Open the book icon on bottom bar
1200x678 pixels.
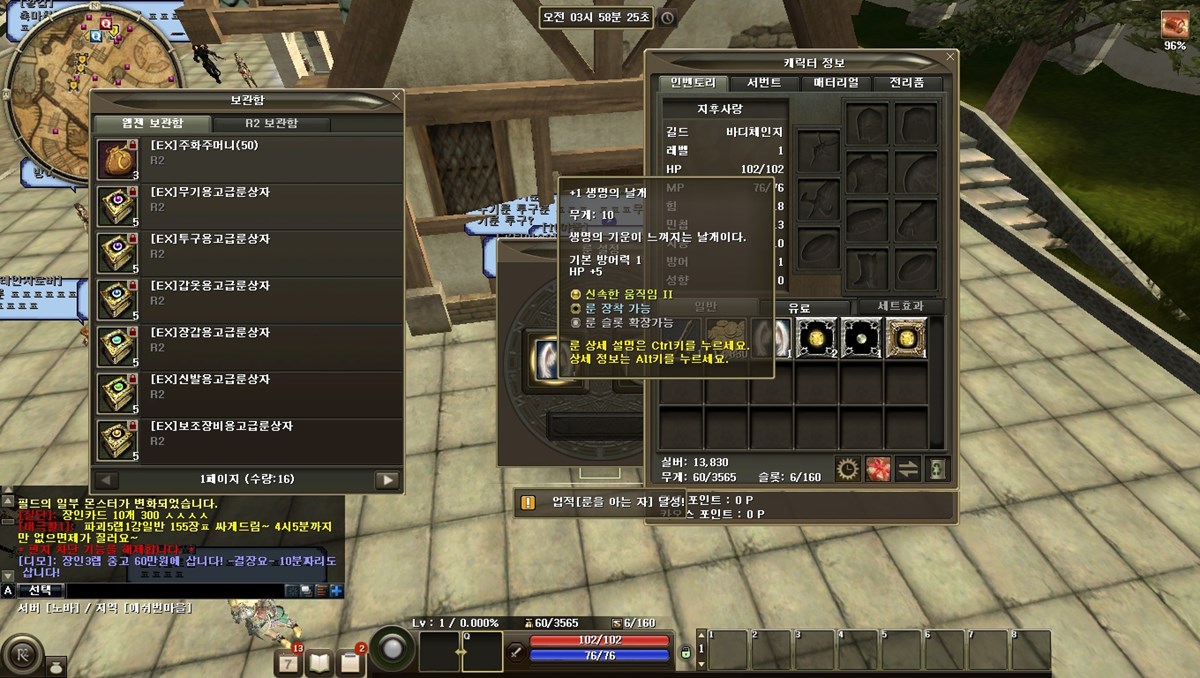click(319, 661)
